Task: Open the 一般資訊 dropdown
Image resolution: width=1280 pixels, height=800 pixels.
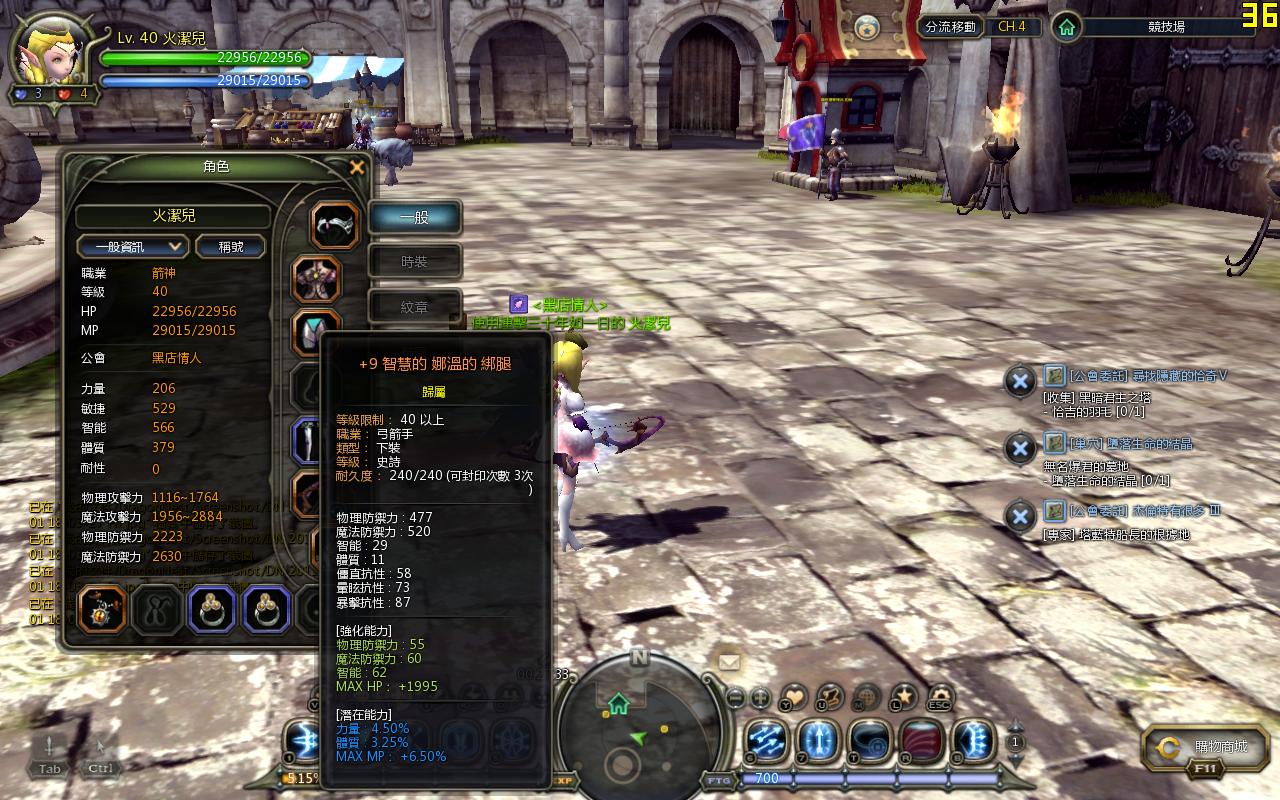Action: pyautogui.click(x=133, y=246)
